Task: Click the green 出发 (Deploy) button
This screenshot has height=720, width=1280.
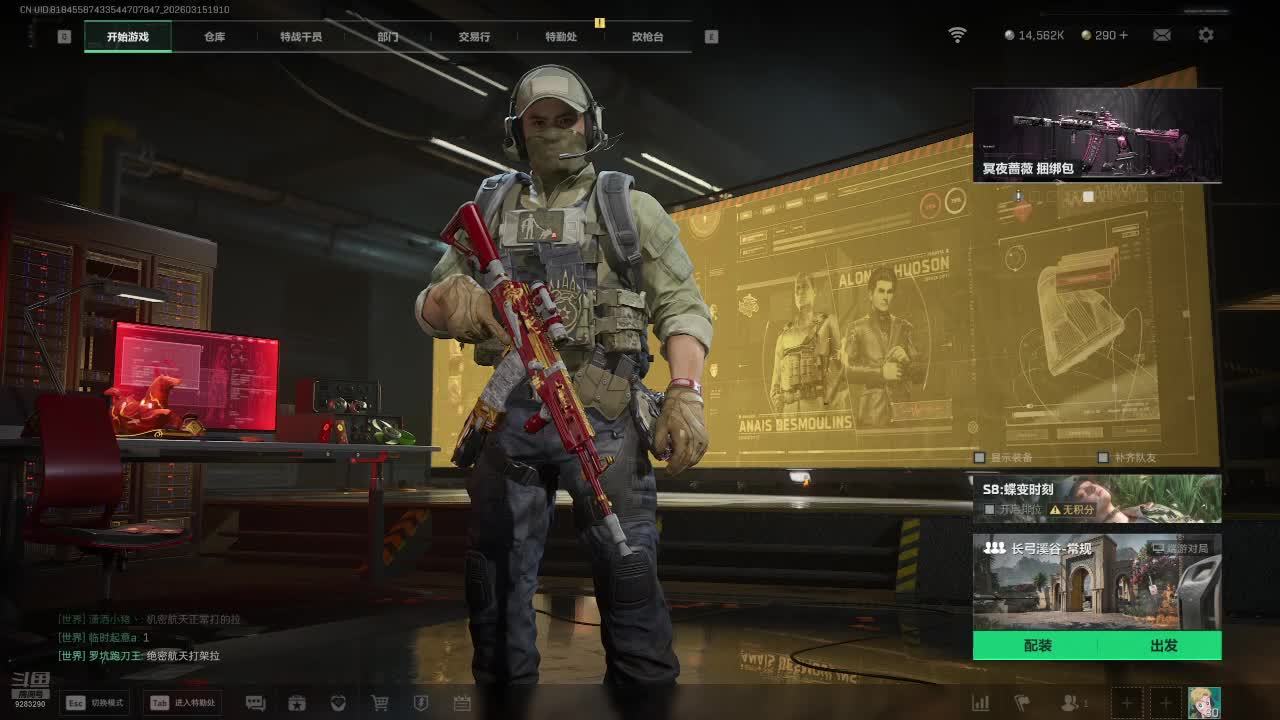Action: (x=1163, y=646)
